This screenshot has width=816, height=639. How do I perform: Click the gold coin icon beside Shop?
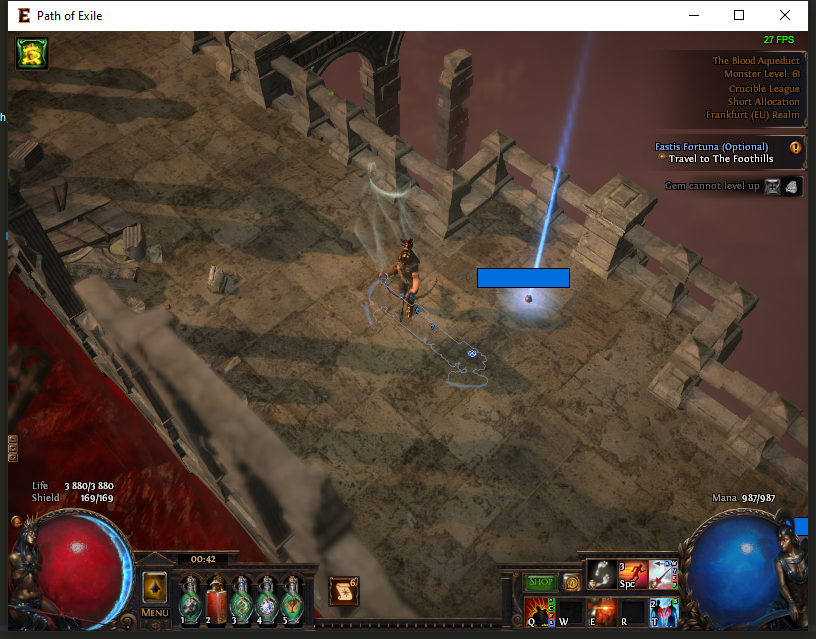(x=572, y=582)
